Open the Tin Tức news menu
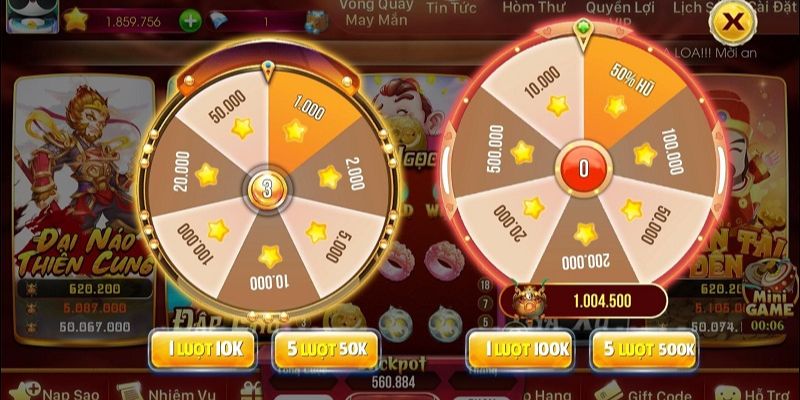800x400 pixels. coord(451,8)
